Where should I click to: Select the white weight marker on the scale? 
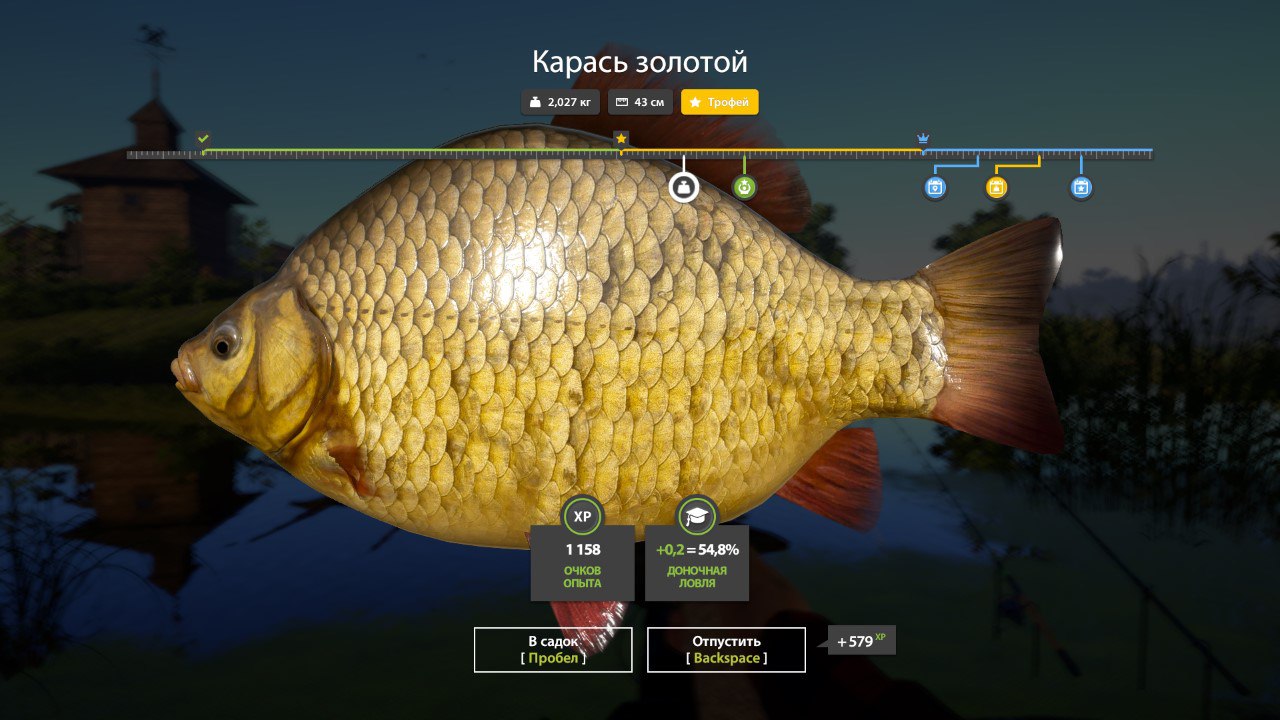click(684, 187)
